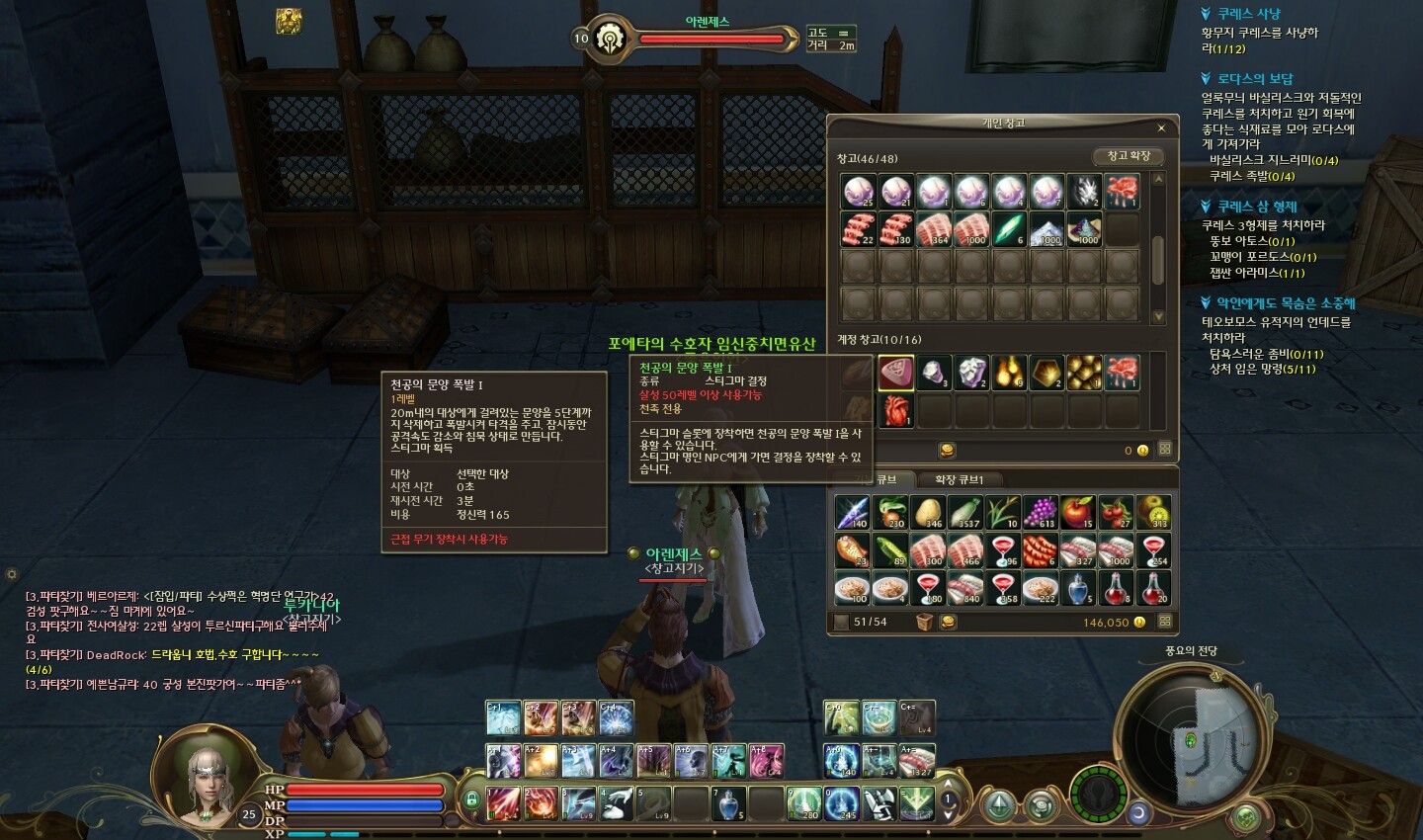Select the stigma stone in account warehouse
This screenshot has width=1423, height=840.
pyautogui.click(x=895, y=373)
